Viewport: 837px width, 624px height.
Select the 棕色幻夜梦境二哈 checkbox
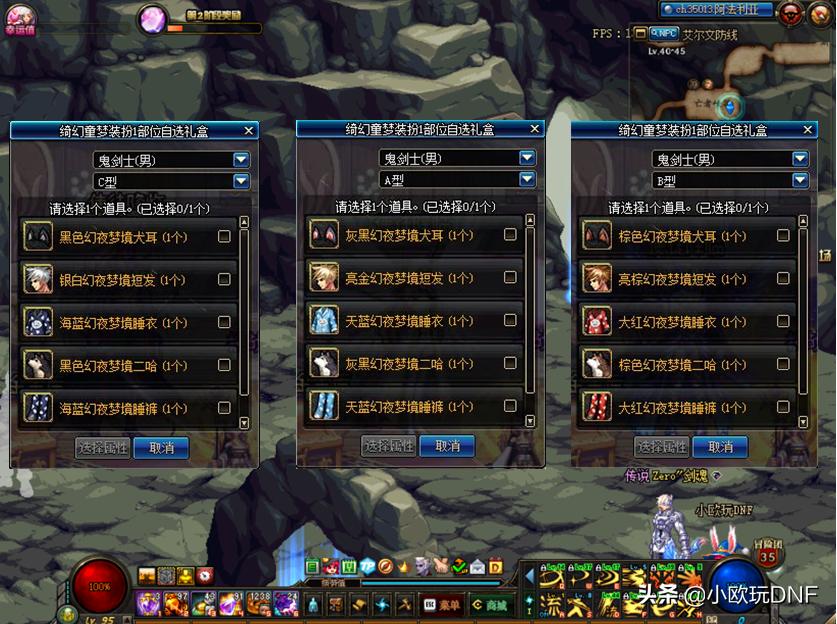tap(783, 365)
